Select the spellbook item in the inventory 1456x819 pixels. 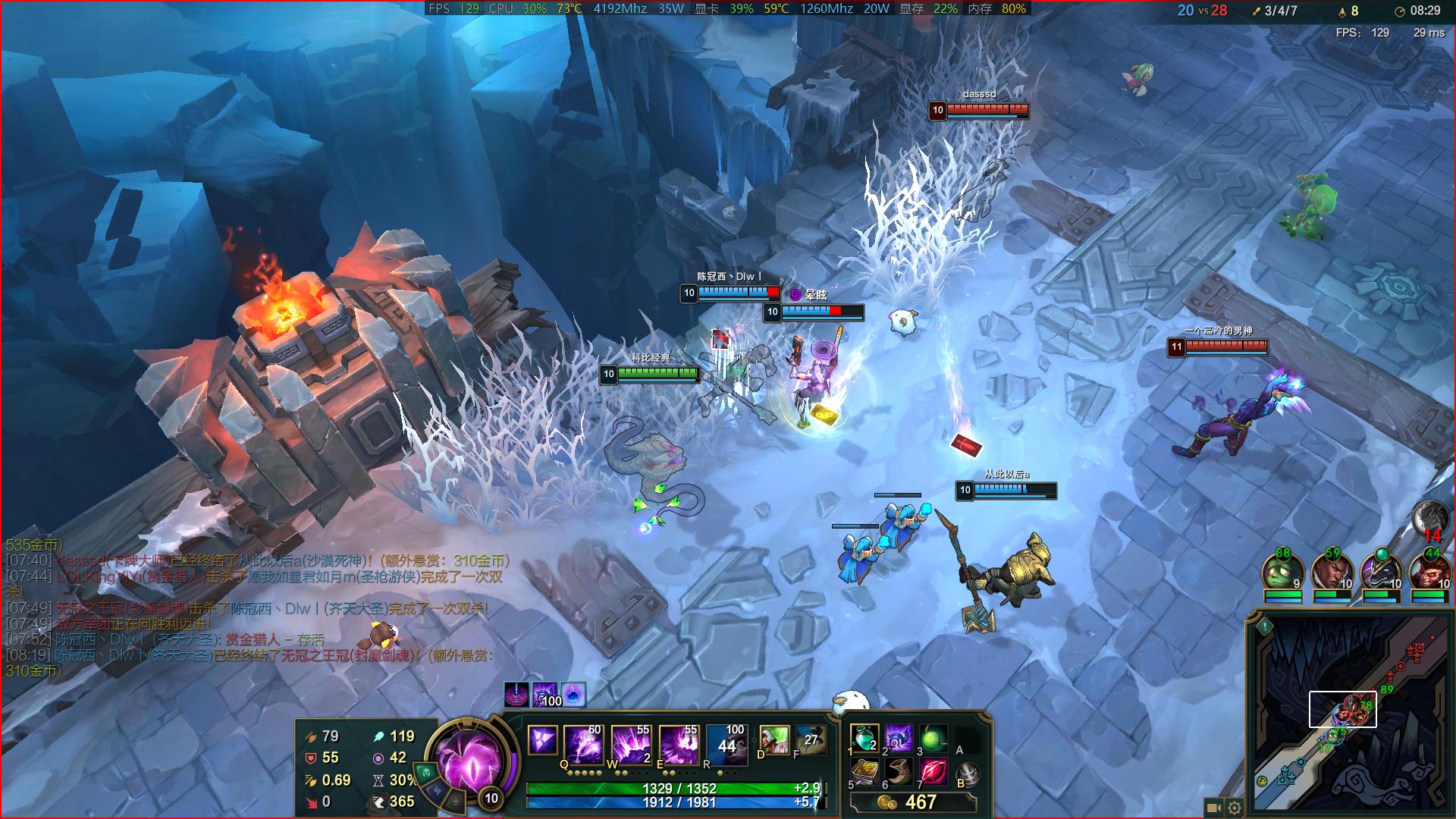point(864,773)
